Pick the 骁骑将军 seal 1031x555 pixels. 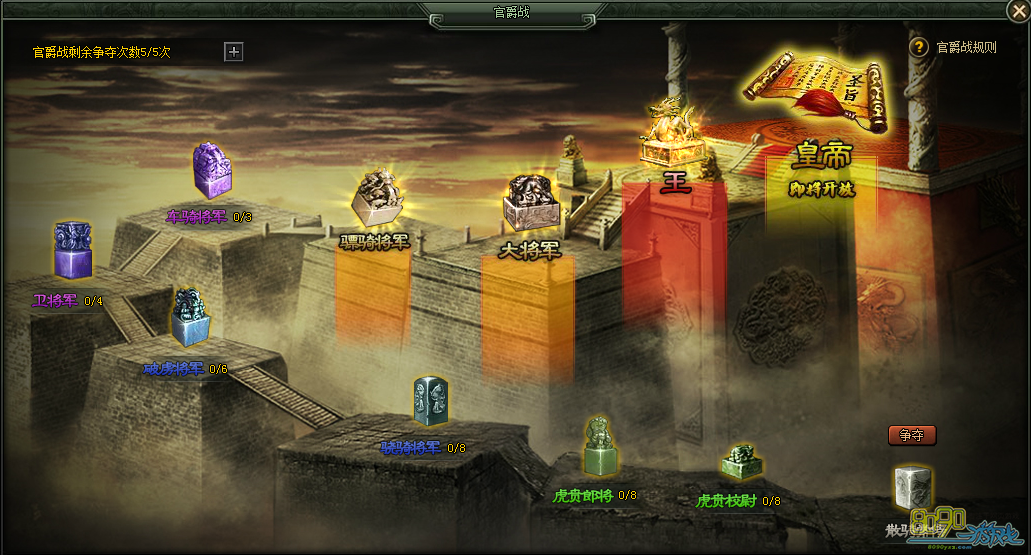coord(430,402)
